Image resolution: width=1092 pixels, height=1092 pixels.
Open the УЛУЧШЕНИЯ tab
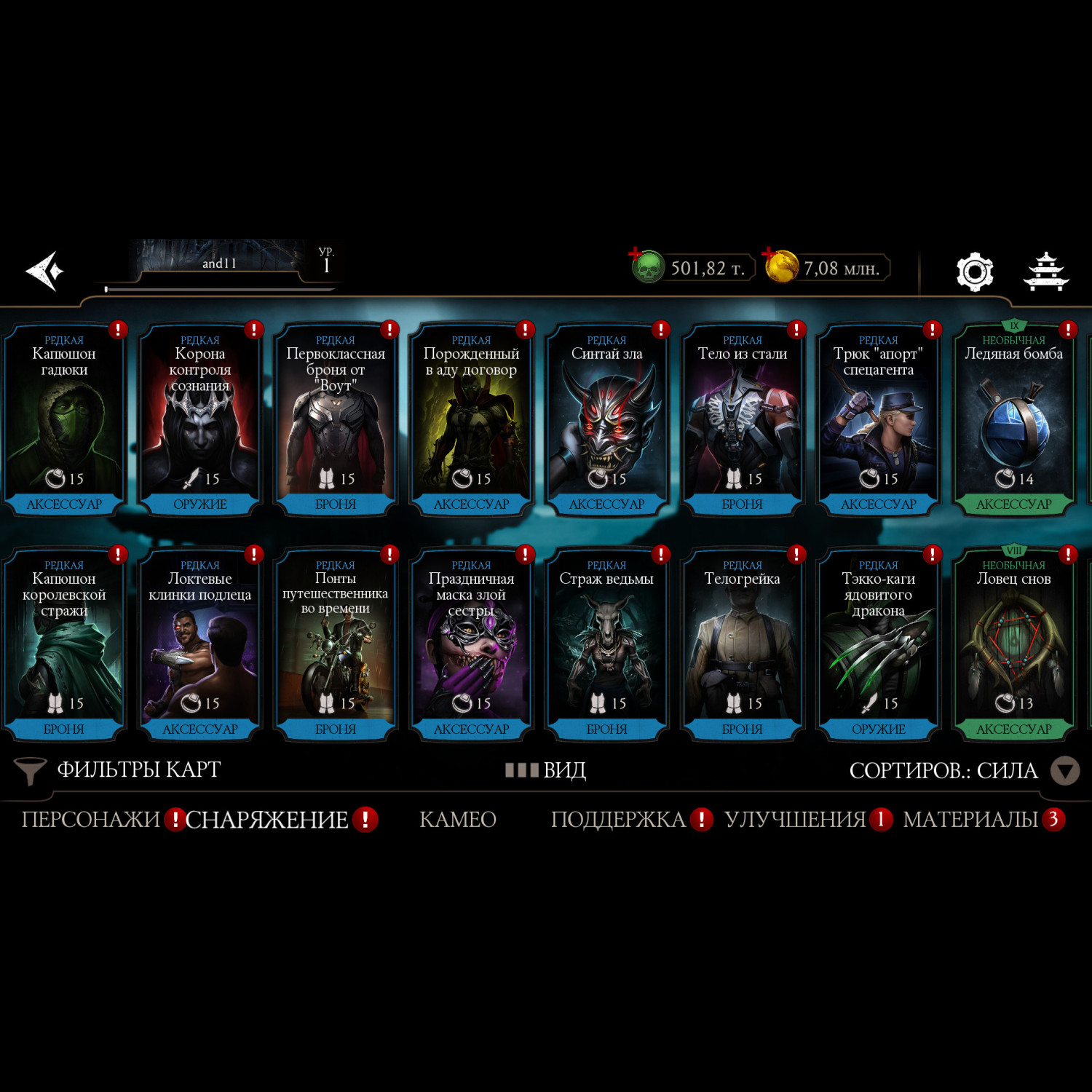tap(795, 820)
